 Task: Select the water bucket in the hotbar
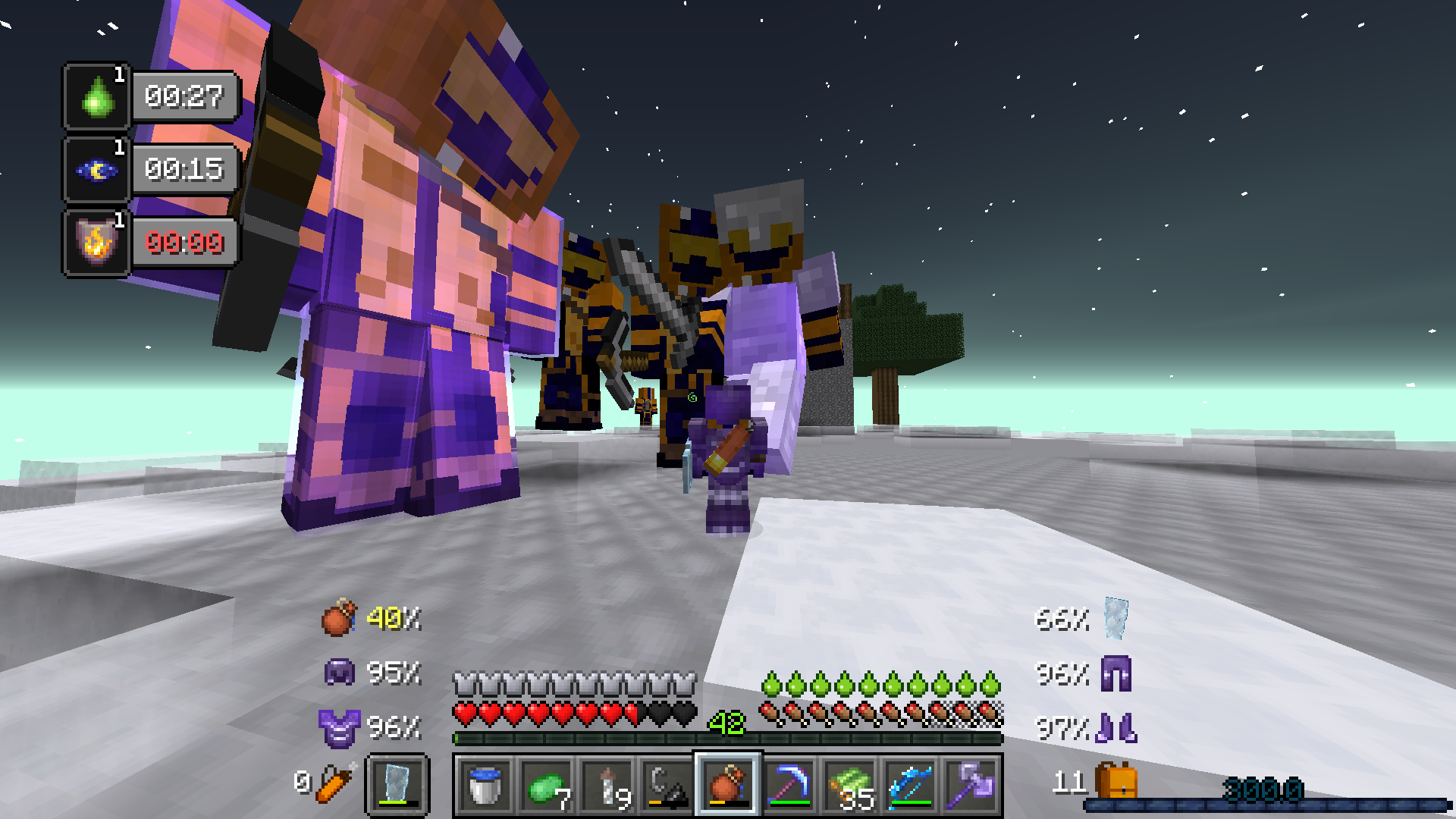484,785
